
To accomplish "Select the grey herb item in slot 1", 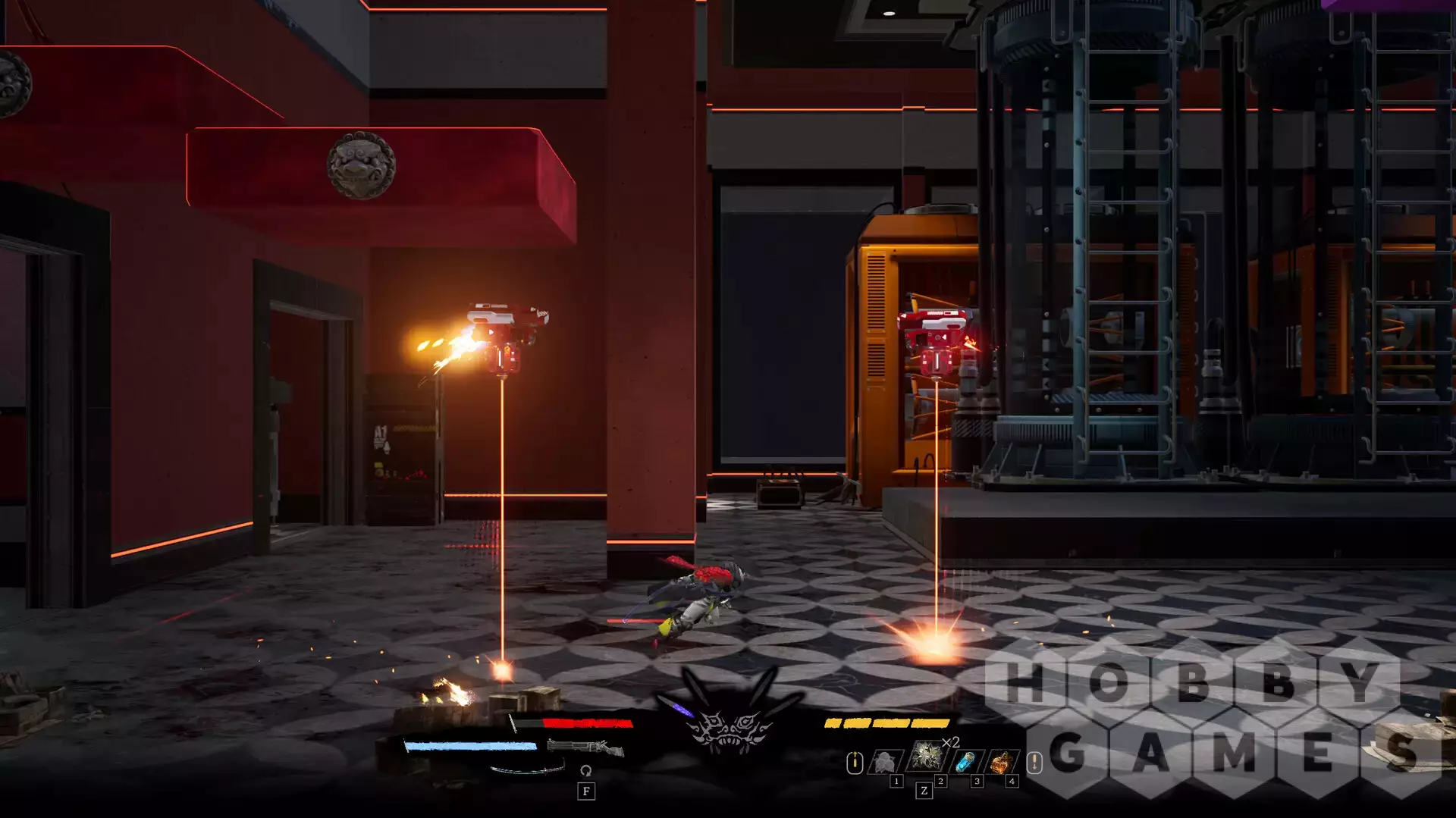I will point(885,761).
